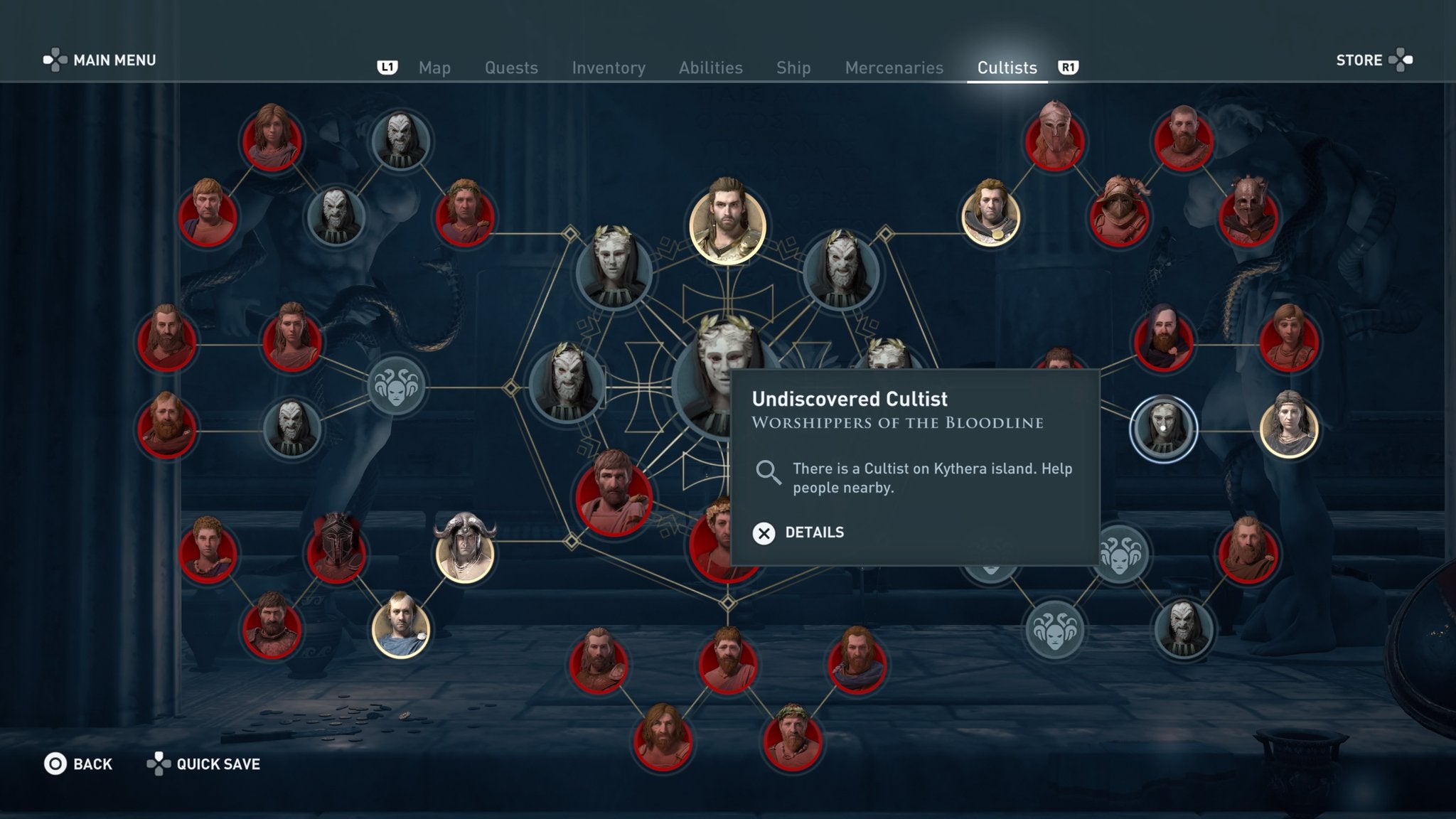Select the Abilities tab
The width and height of the screenshot is (1456, 819).
pos(710,68)
